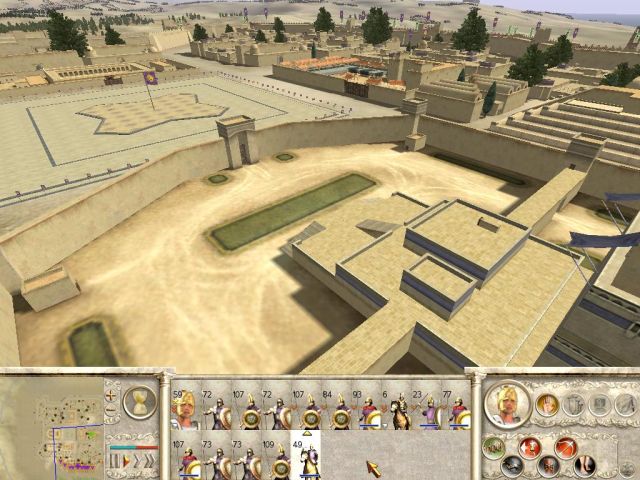
Task: Click the green group formation icon
Action: pos(493,447)
